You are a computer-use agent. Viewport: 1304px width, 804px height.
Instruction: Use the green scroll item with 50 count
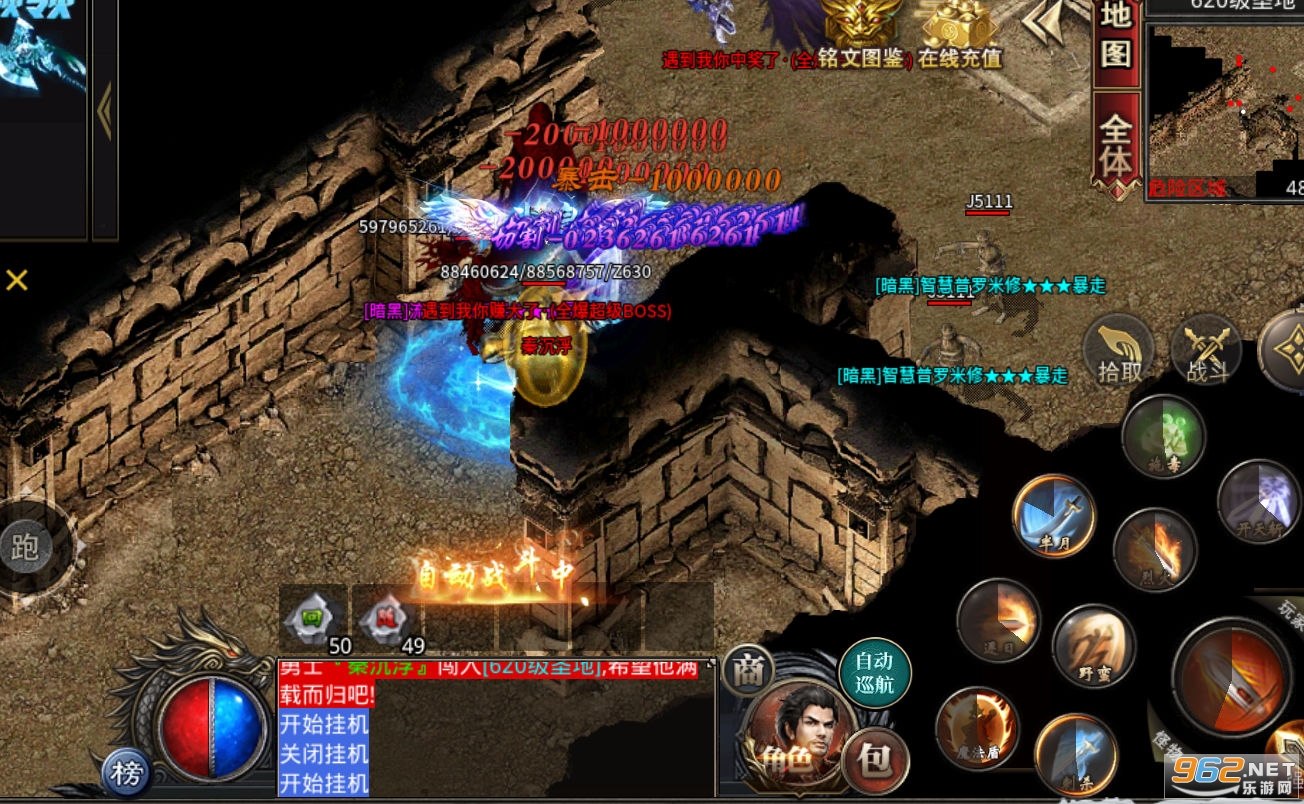313,619
